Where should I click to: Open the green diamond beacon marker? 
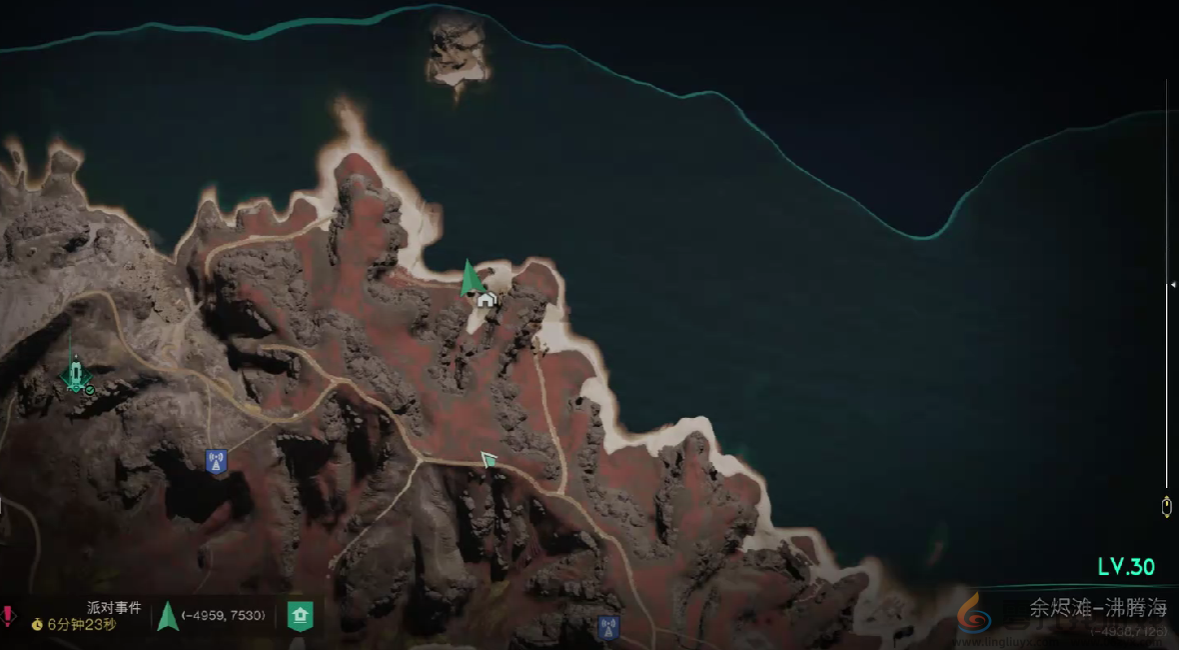tap(75, 375)
